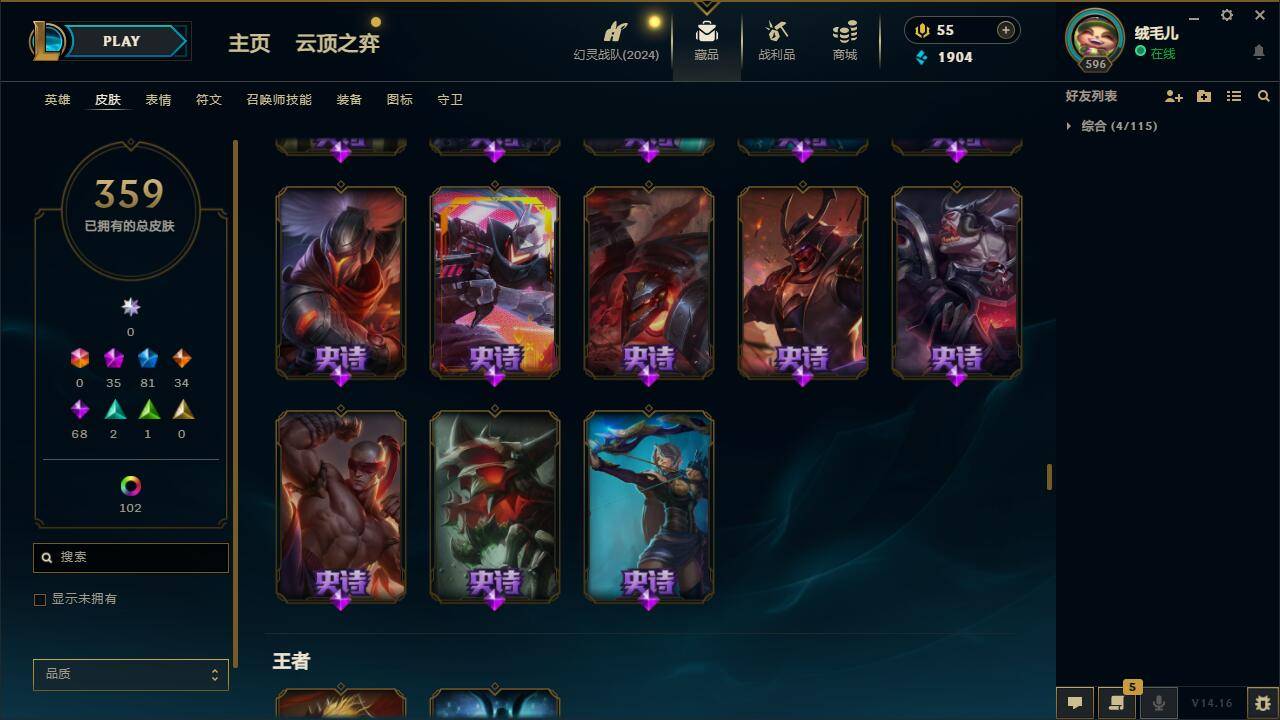Click the 搜索 search input field
The width and height of the screenshot is (1280, 720).
pyautogui.click(x=130, y=557)
